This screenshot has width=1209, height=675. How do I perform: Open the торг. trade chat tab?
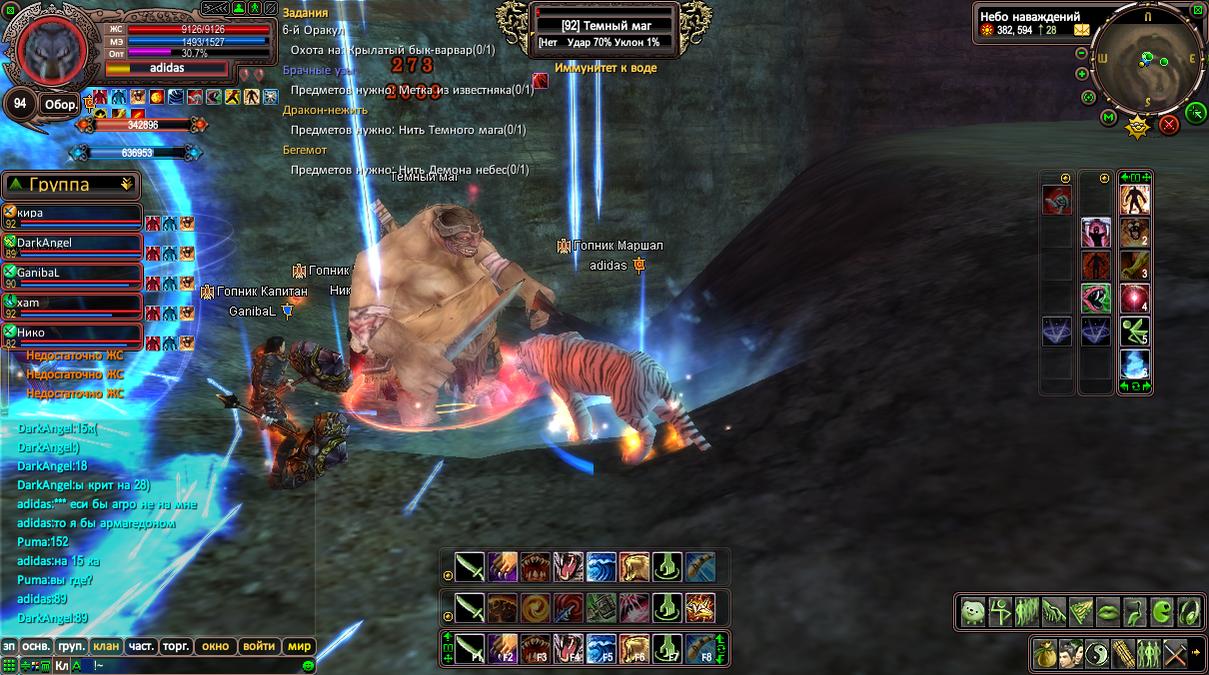point(176,646)
